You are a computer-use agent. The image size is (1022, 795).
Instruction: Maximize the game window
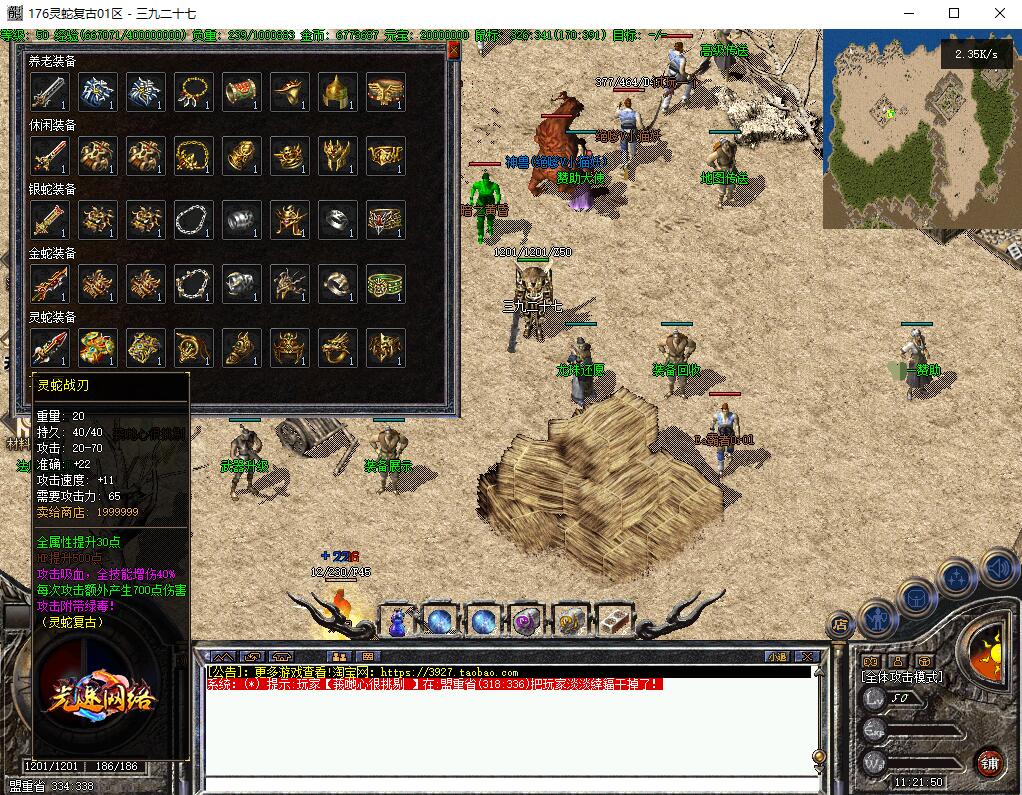tap(953, 13)
